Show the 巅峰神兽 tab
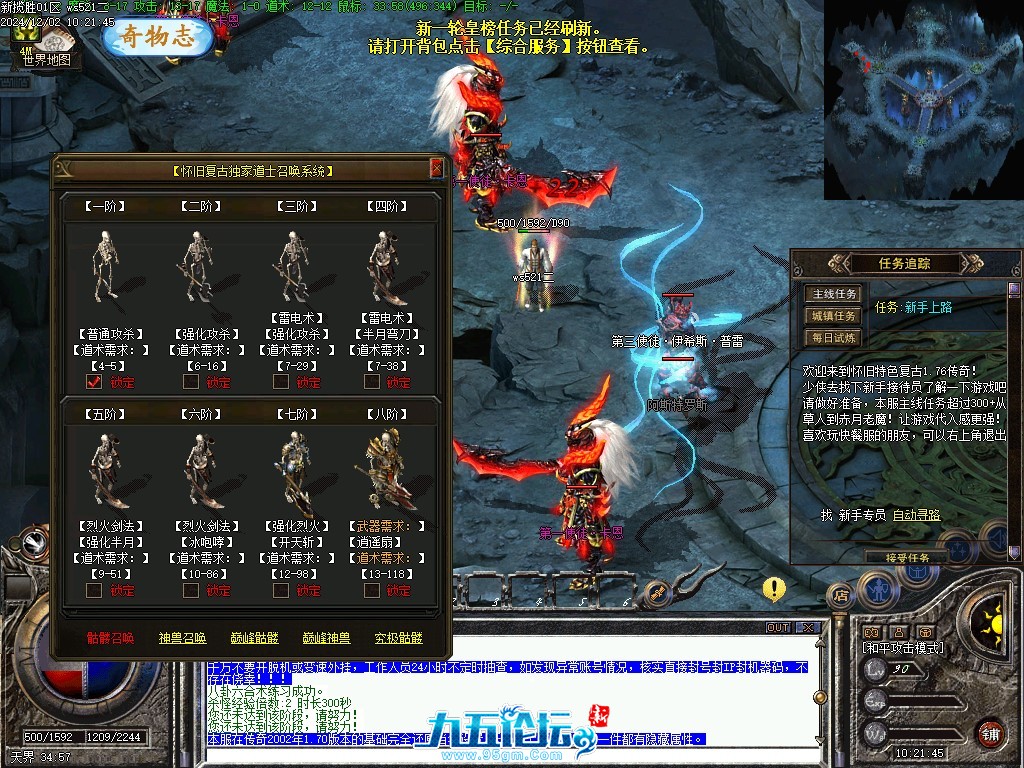The height and width of the screenshot is (768, 1024). (x=326, y=638)
